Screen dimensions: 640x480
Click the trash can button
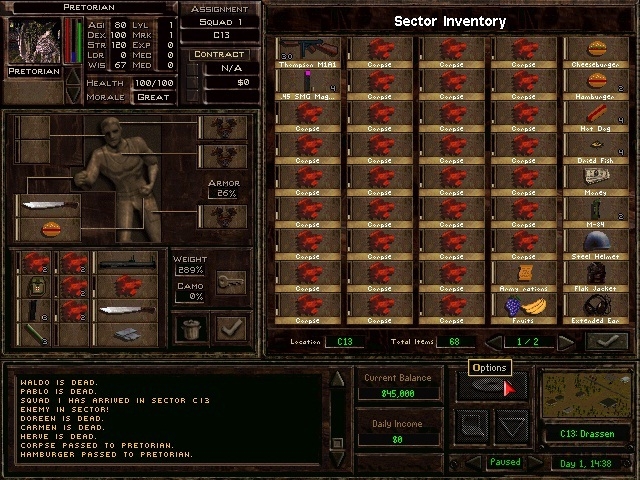(190, 327)
